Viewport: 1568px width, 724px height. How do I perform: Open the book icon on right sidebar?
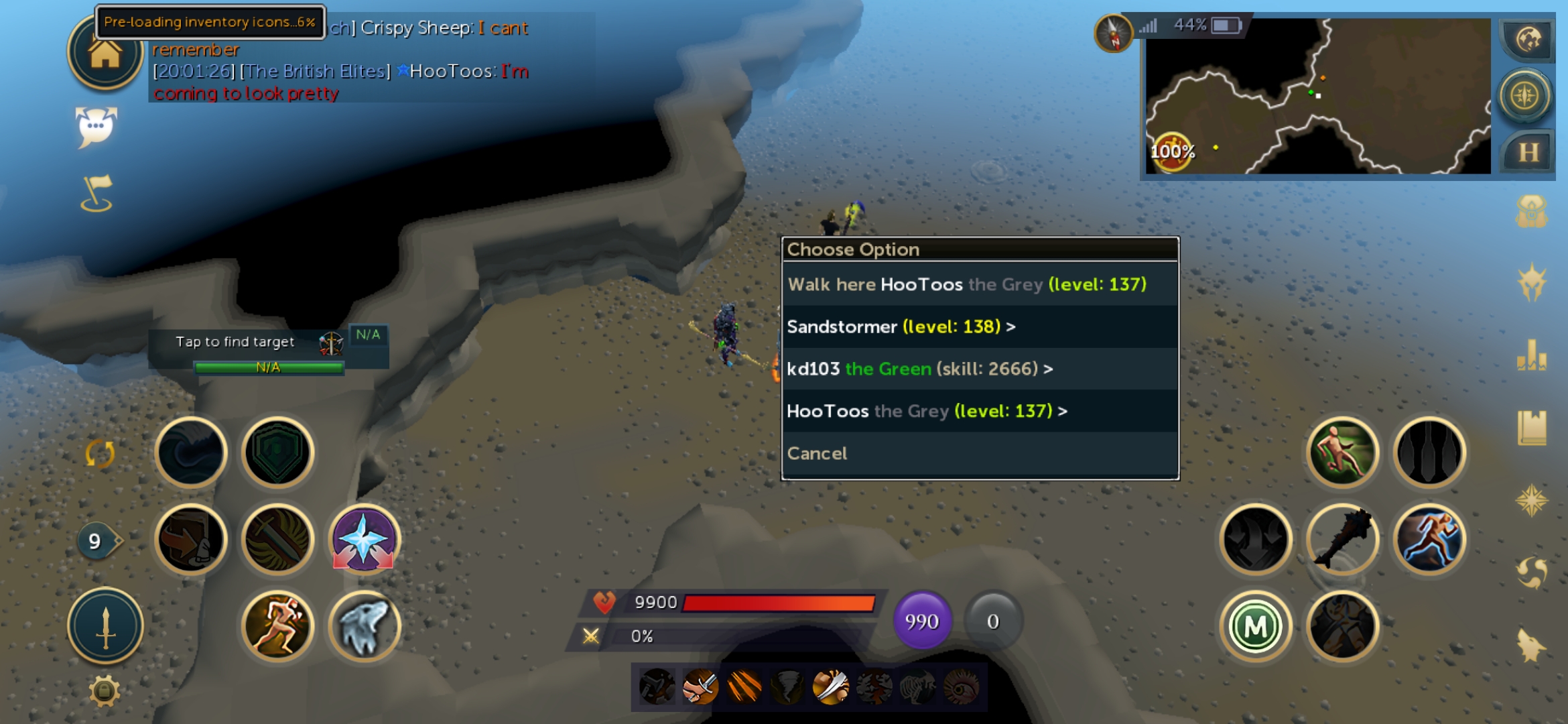tap(1531, 427)
